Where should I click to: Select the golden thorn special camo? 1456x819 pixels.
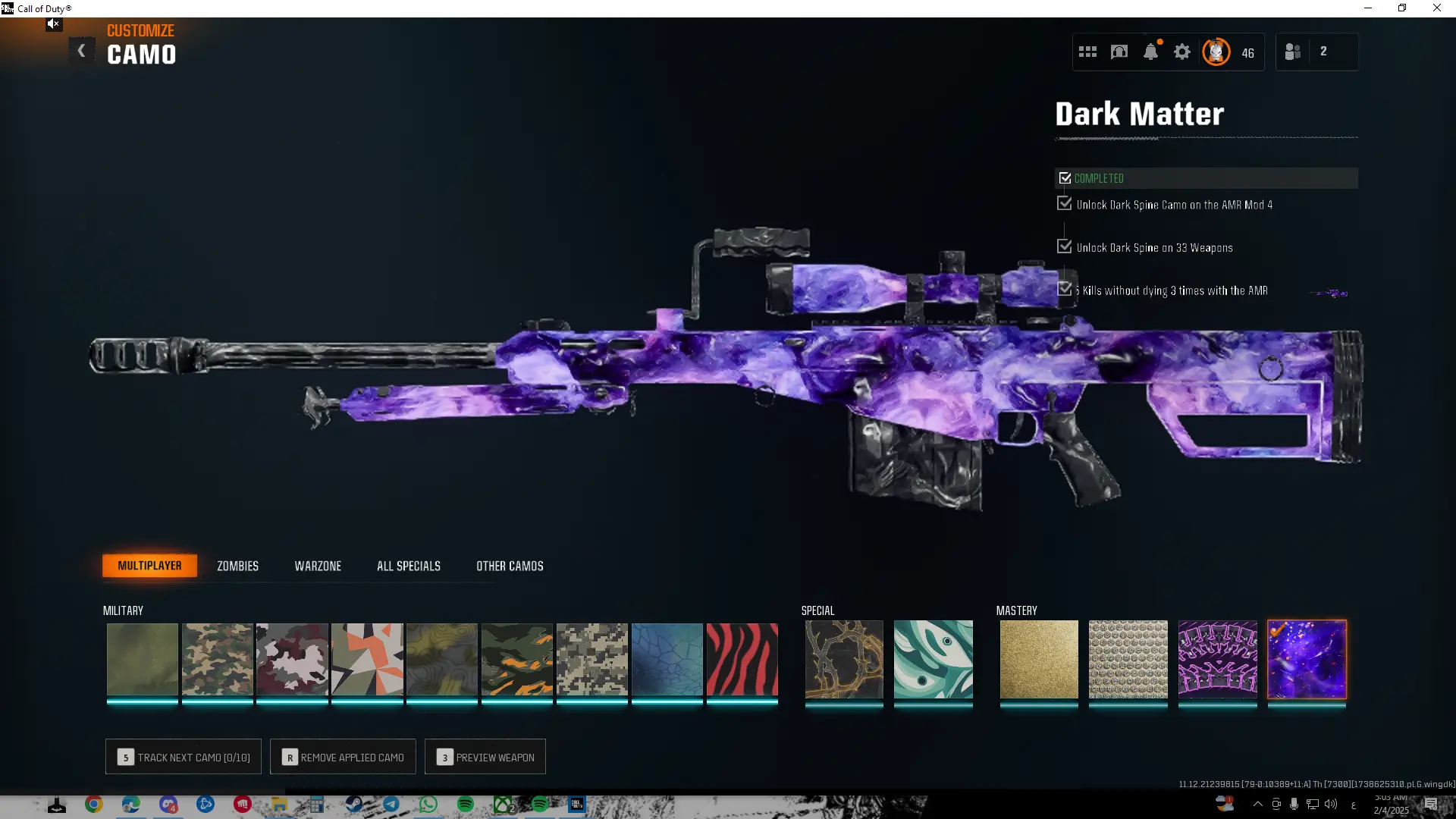click(x=844, y=659)
